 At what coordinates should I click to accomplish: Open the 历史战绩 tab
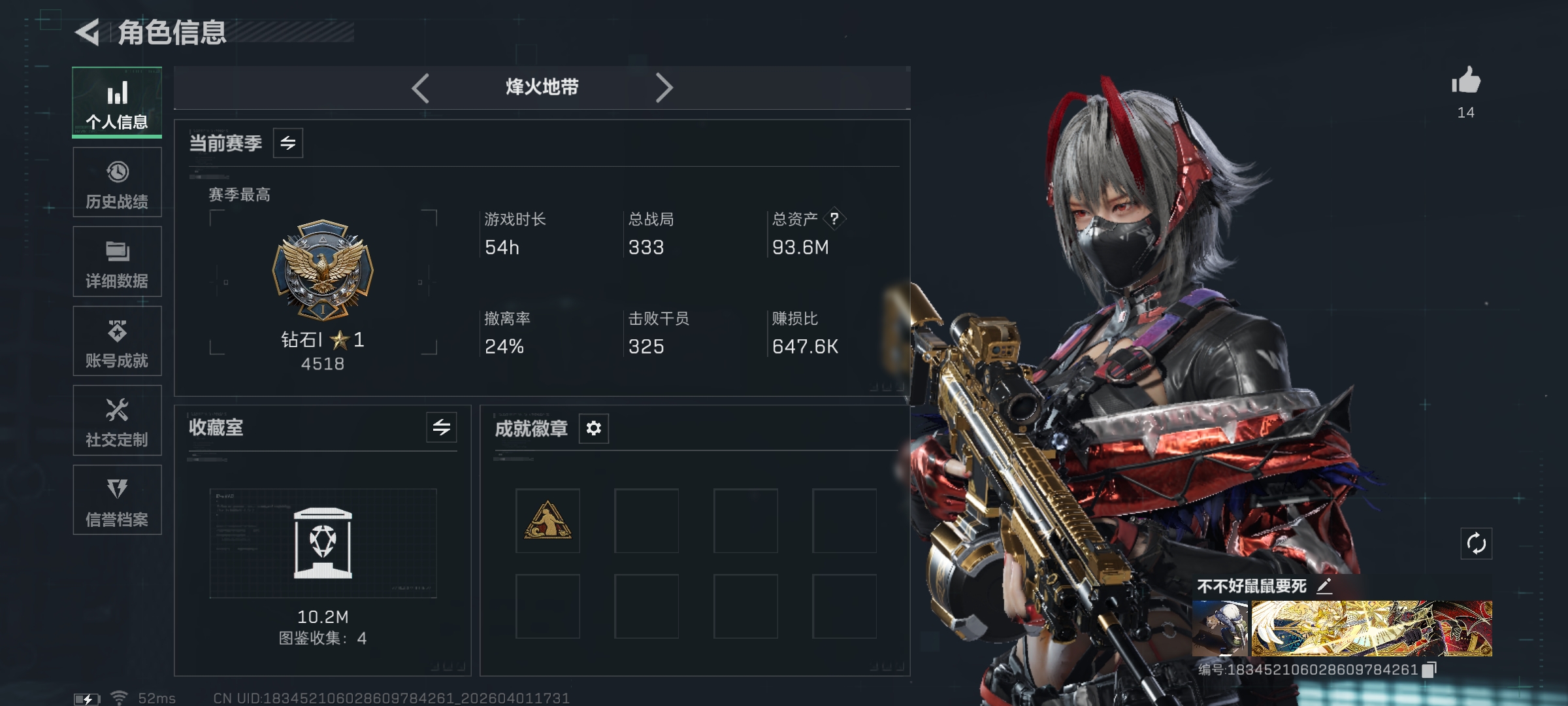117,182
